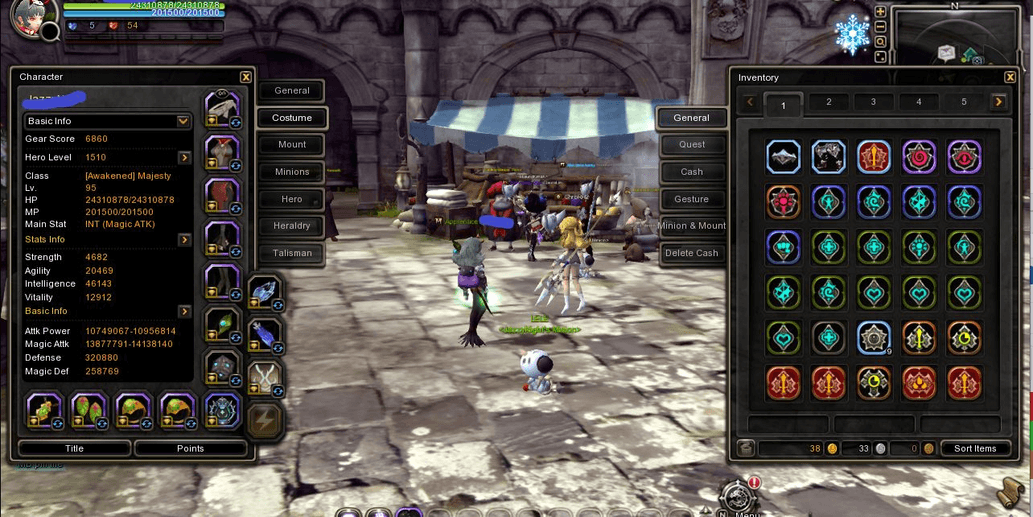1033x517 pixels.
Task: Sort Items in the inventory
Action: coord(975,449)
